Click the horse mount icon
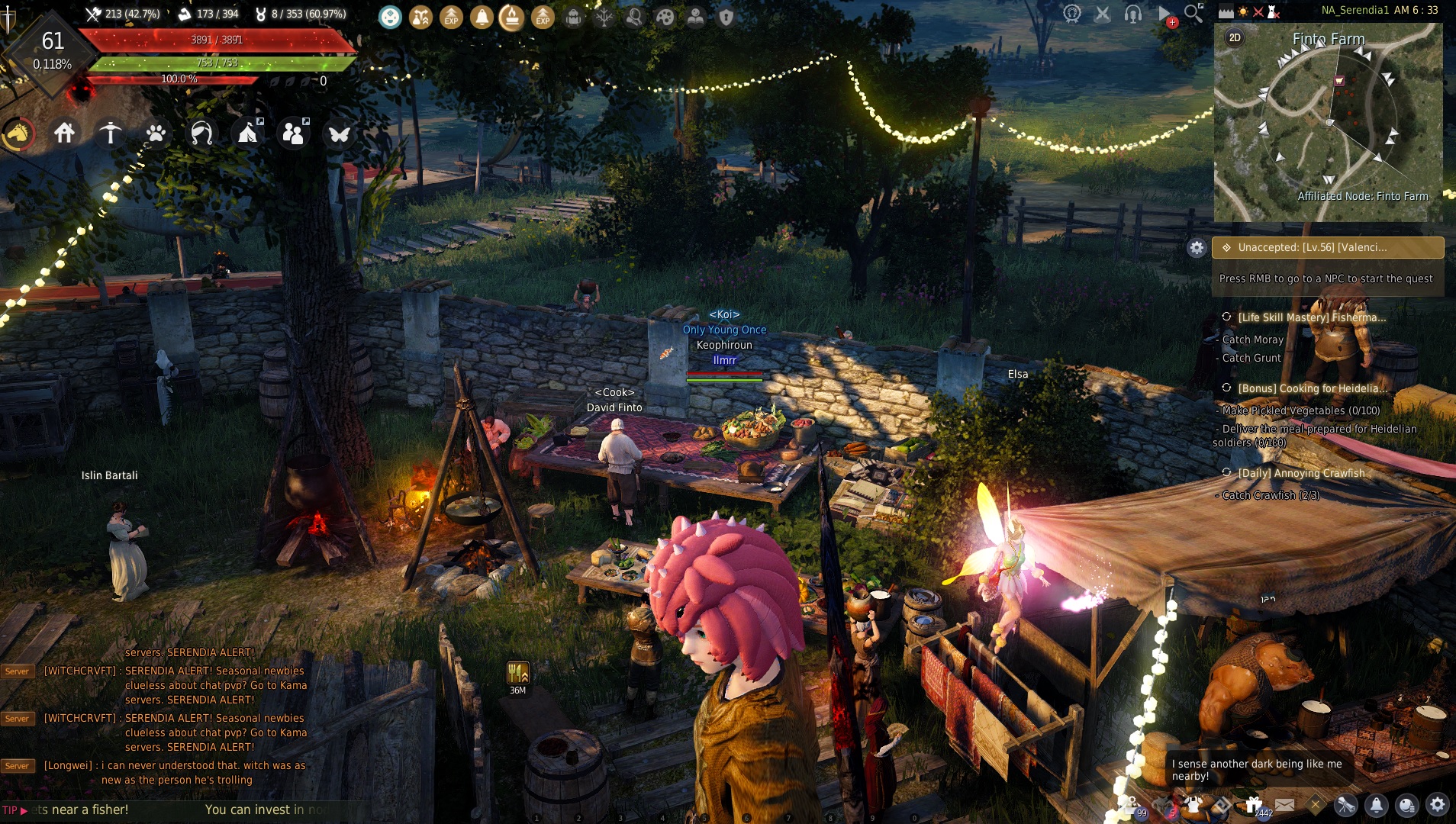The image size is (1456, 824). (x=18, y=134)
